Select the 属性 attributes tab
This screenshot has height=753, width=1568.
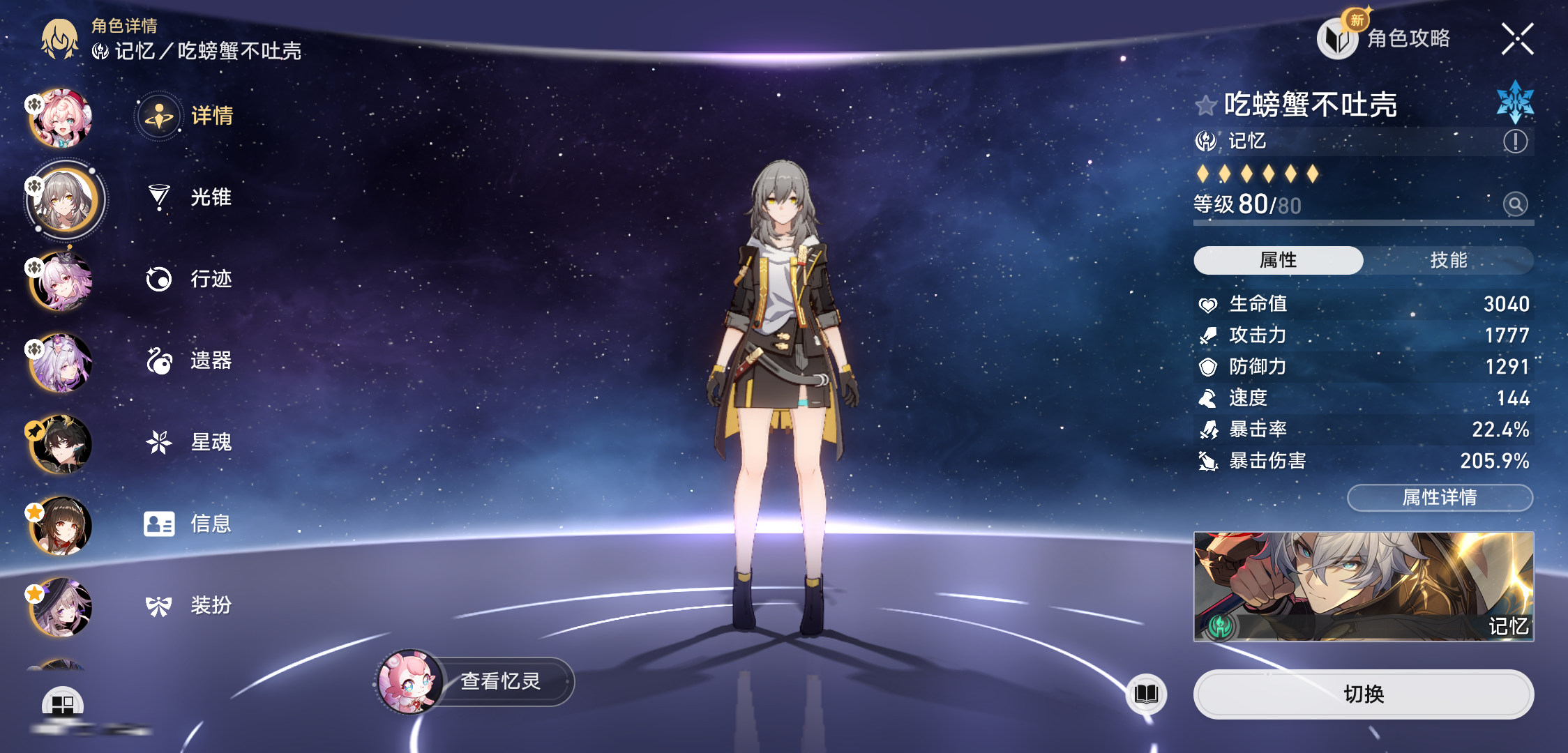point(1278,260)
